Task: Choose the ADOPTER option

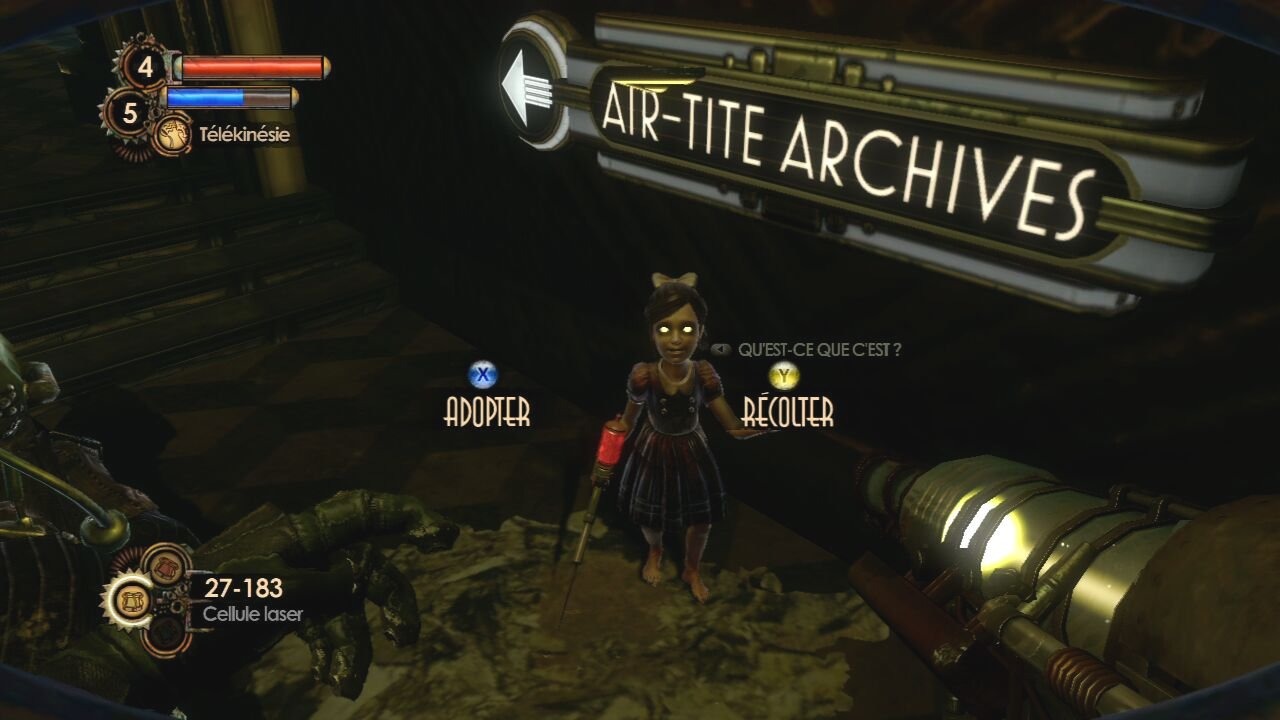Action: (486, 411)
